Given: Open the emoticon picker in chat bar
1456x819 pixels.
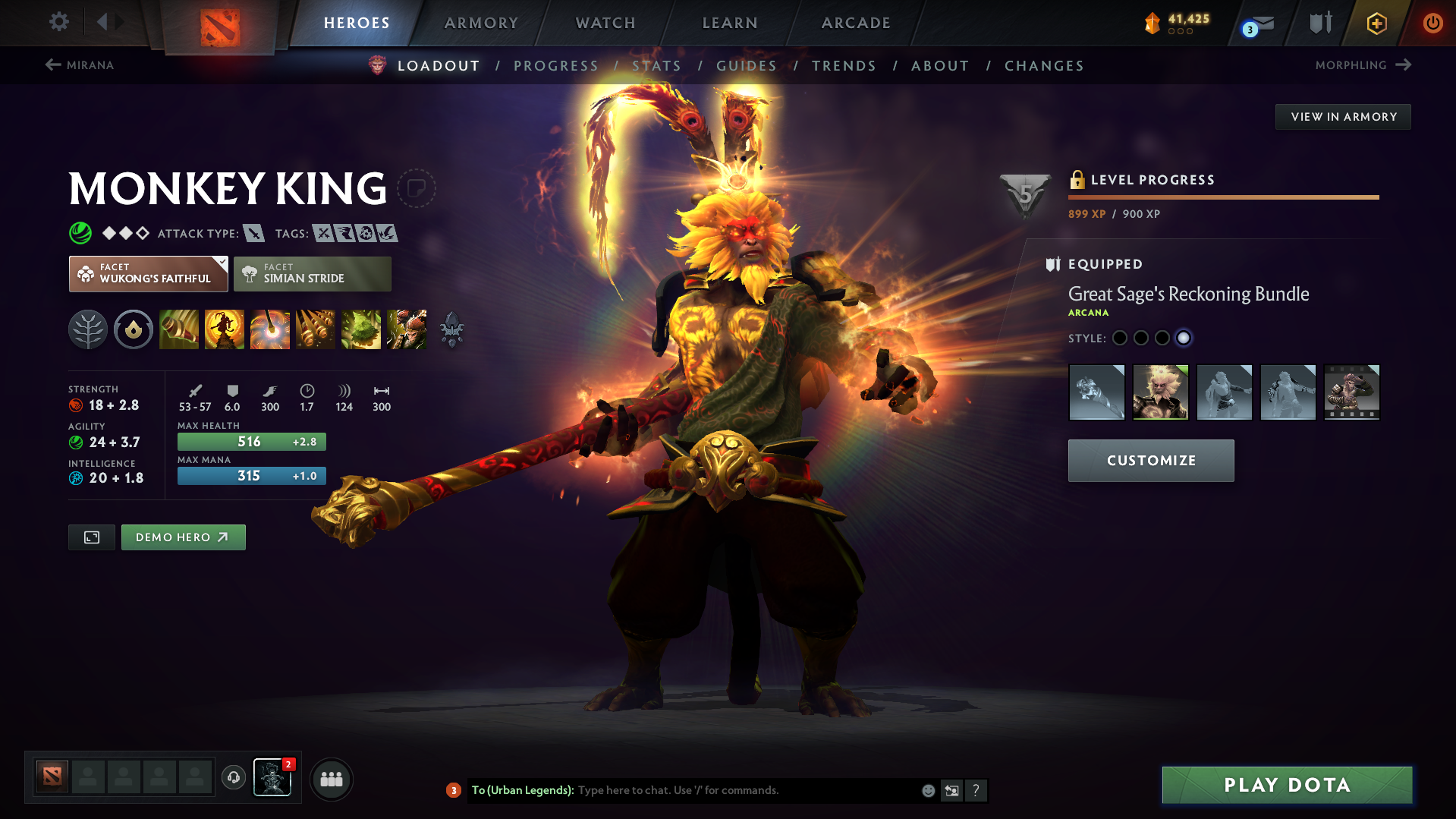Looking at the screenshot, I should (927, 790).
